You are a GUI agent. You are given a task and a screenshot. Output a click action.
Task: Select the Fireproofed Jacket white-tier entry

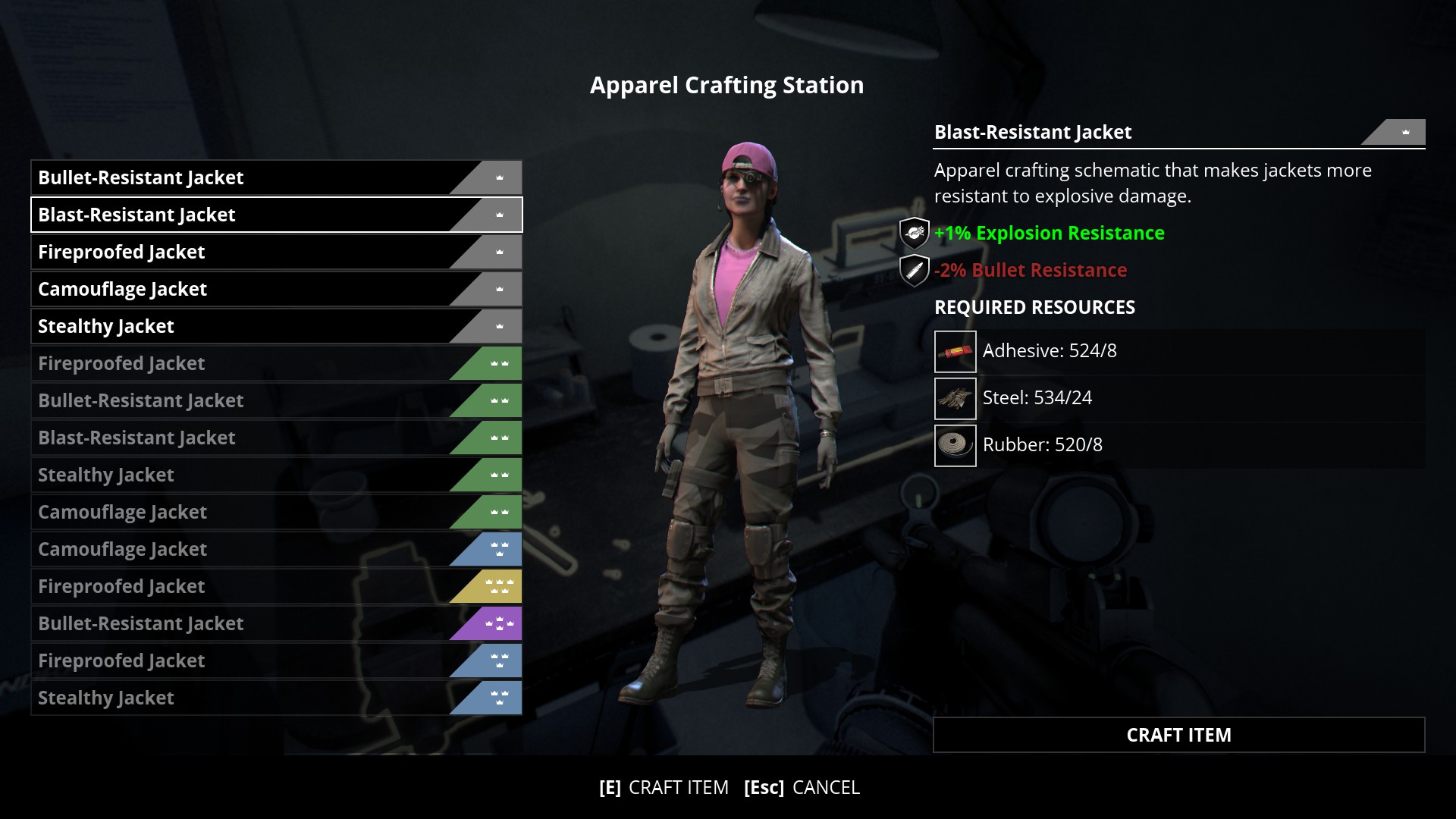(x=227, y=251)
